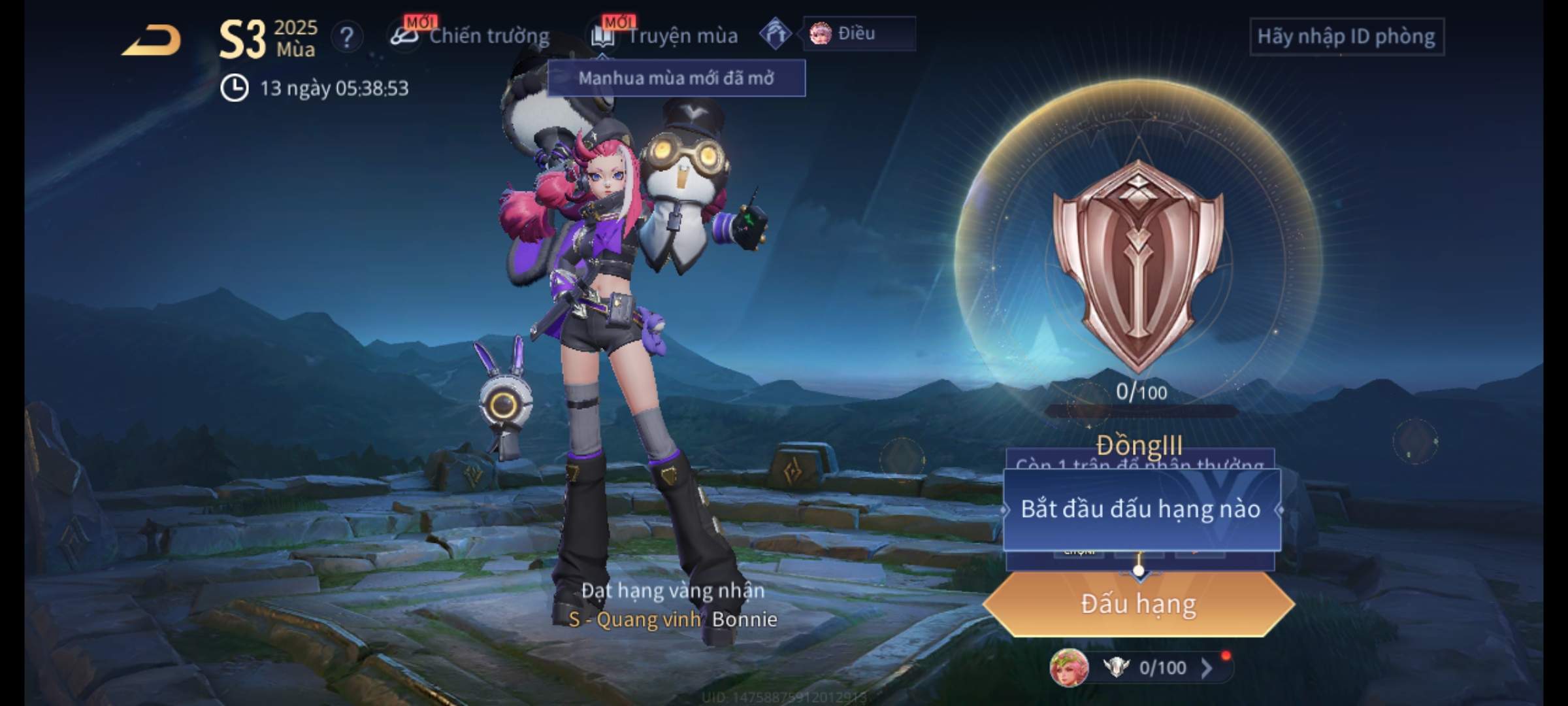Tap the Bắt đầu đấu hạng nào tooltip
Screen dimensions: 1568x706
click(x=1141, y=509)
